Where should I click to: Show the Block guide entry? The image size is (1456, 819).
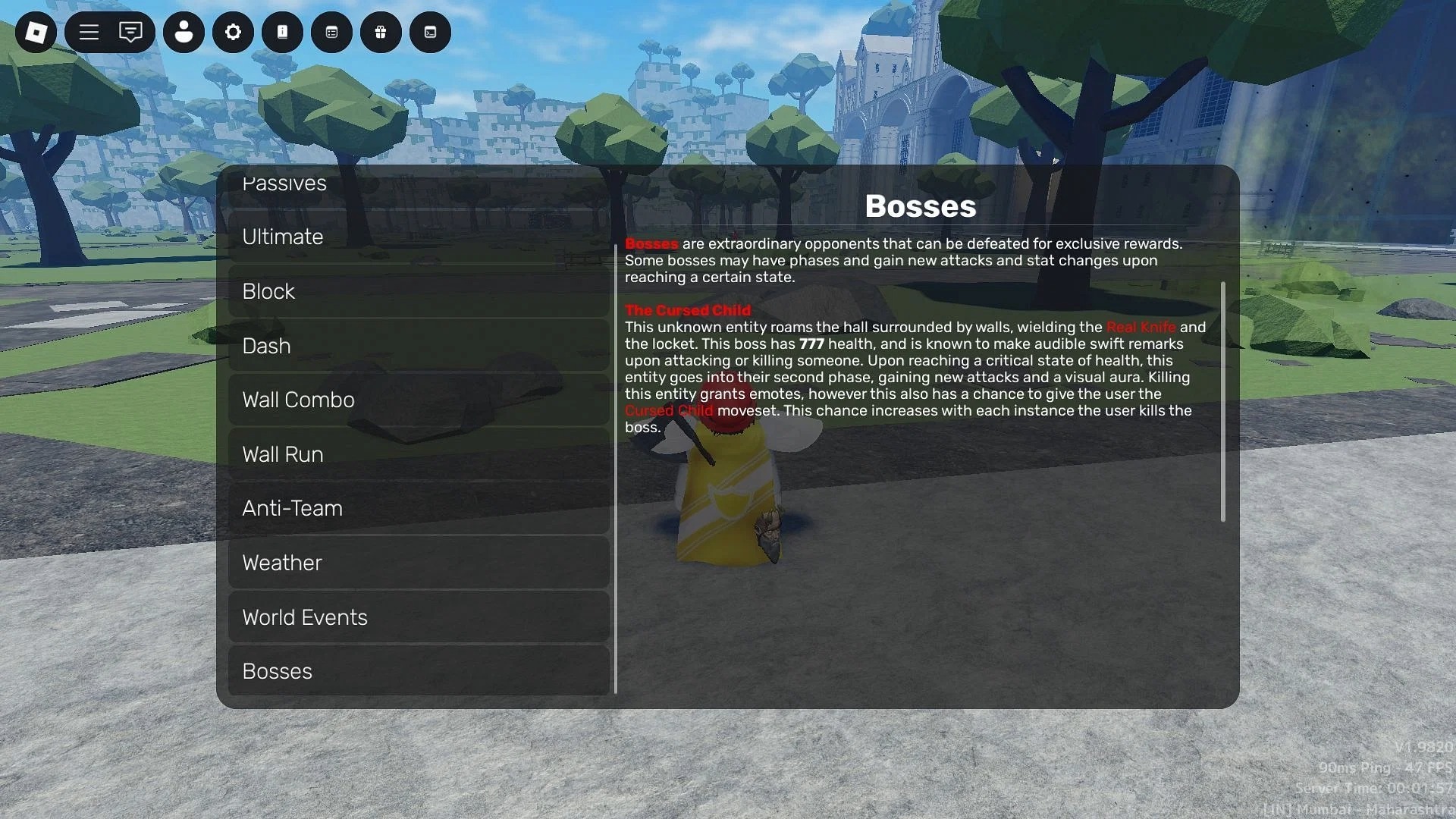[x=419, y=292]
